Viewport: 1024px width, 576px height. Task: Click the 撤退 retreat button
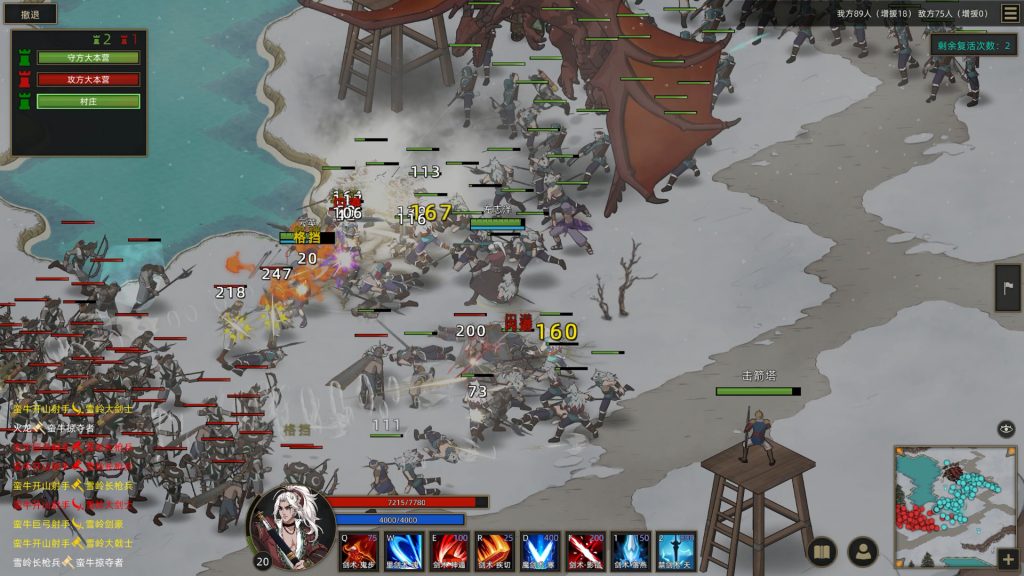tap(30, 15)
